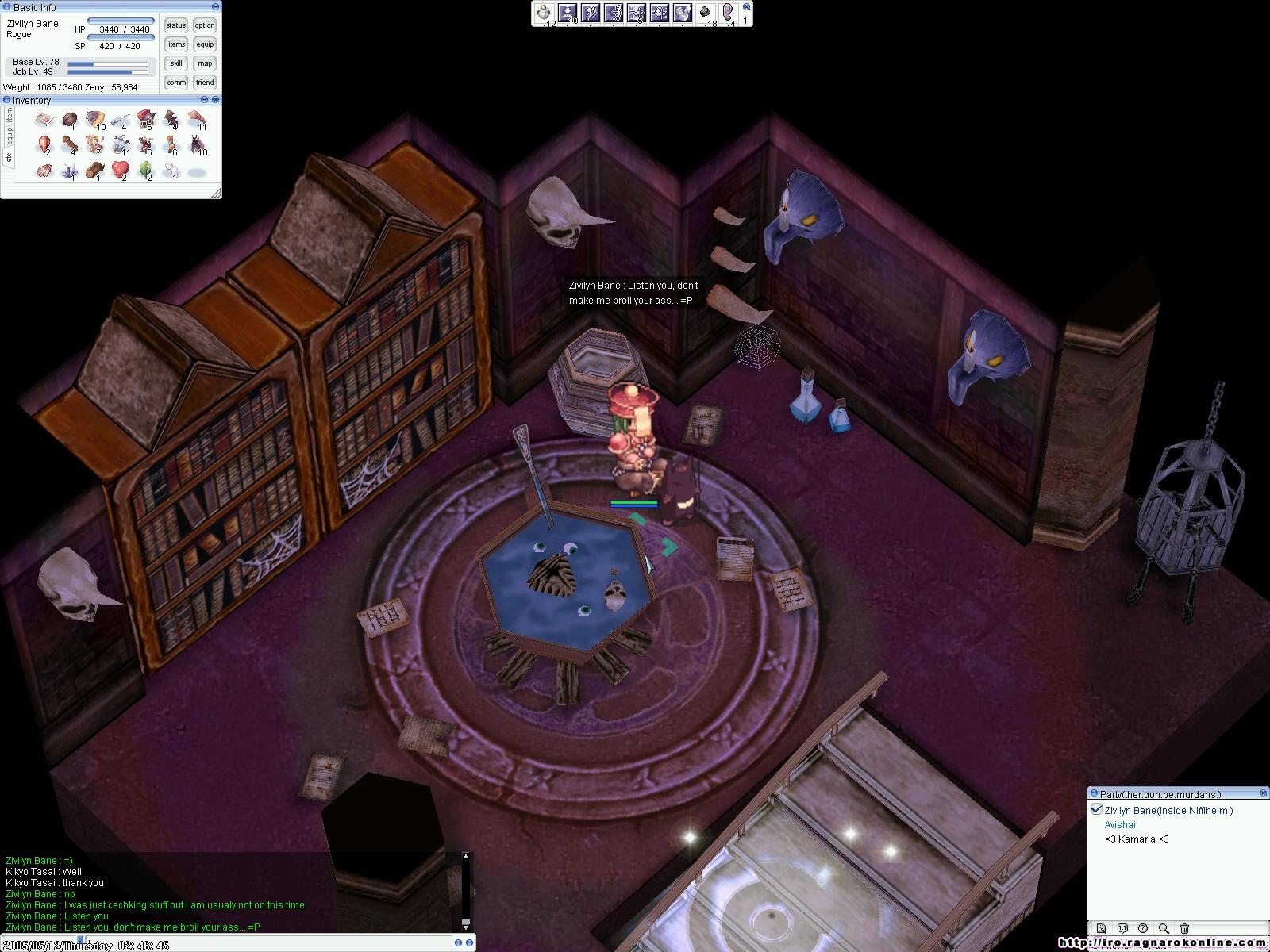The height and width of the screenshot is (952, 1270).
Task: Click the magnifying glass in Party window
Action: point(1164,928)
